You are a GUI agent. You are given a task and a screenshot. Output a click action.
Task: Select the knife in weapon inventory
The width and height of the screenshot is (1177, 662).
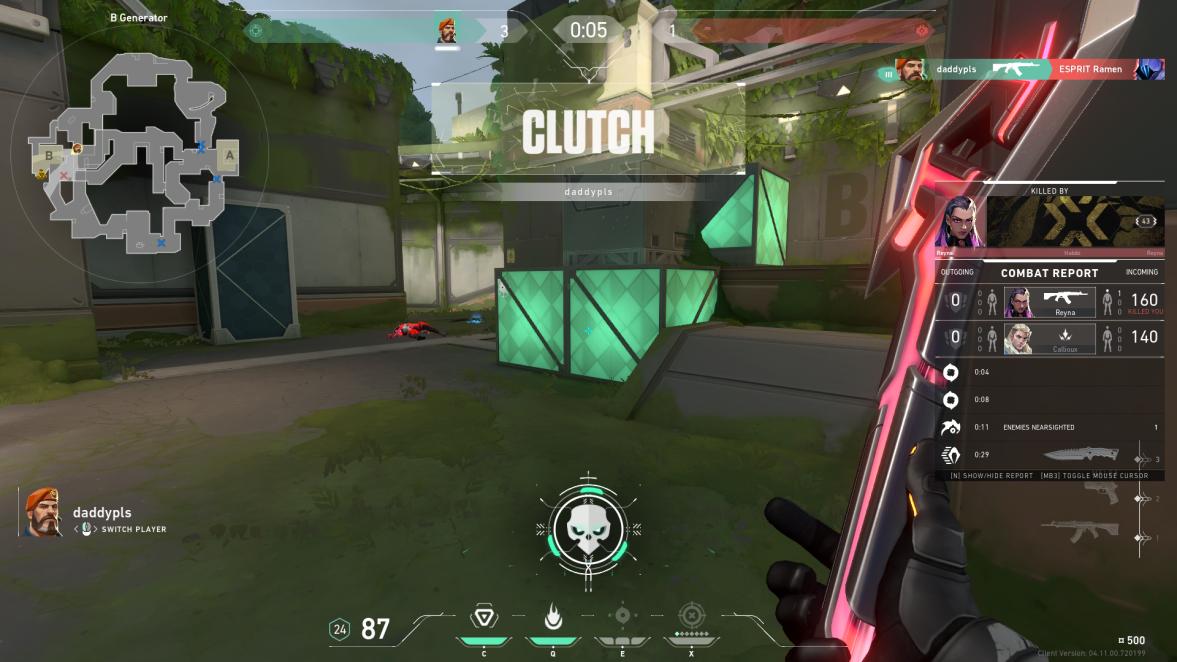(x=1089, y=457)
